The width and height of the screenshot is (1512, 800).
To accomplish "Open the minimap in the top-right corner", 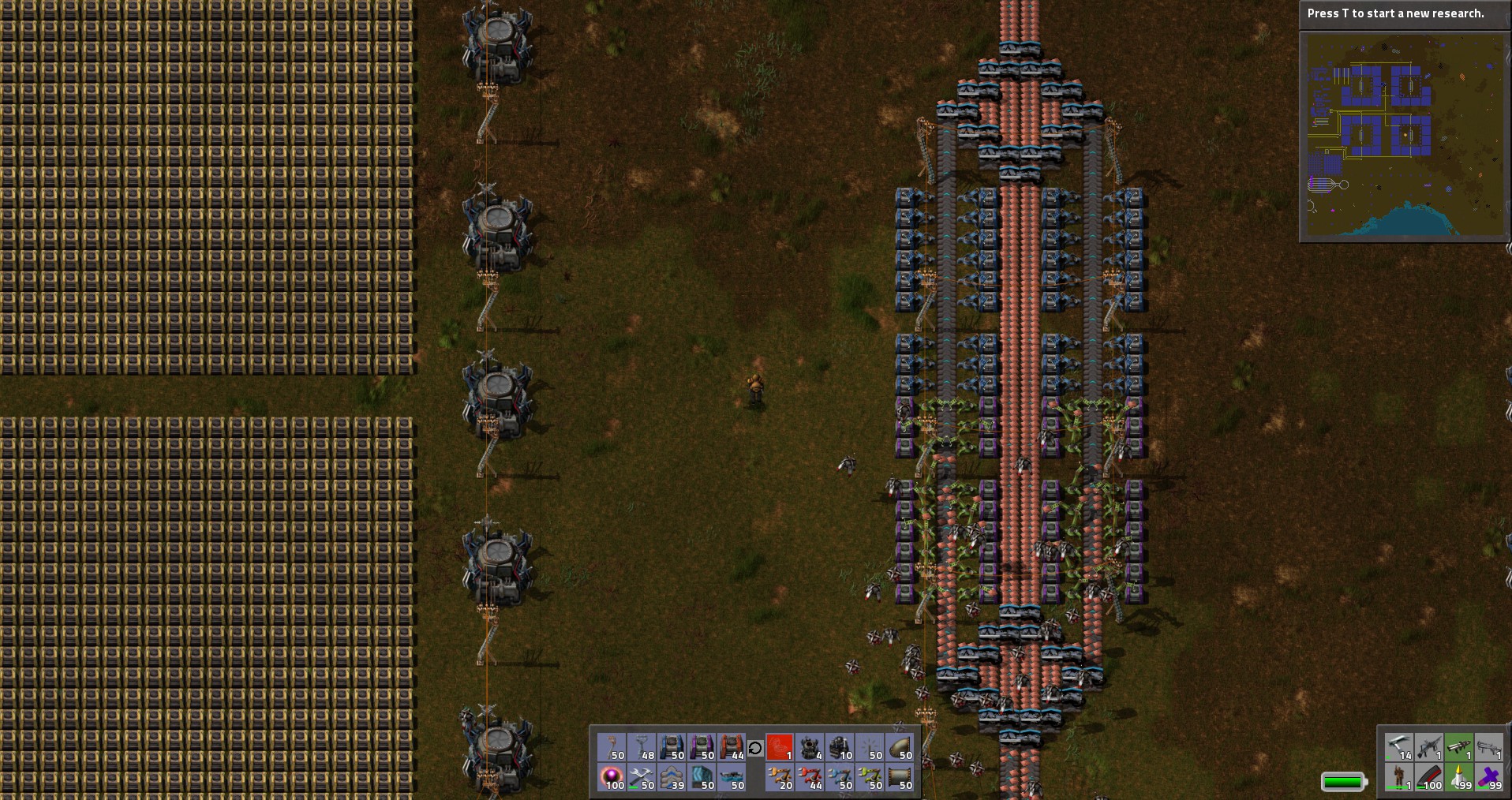I will click(1404, 136).
